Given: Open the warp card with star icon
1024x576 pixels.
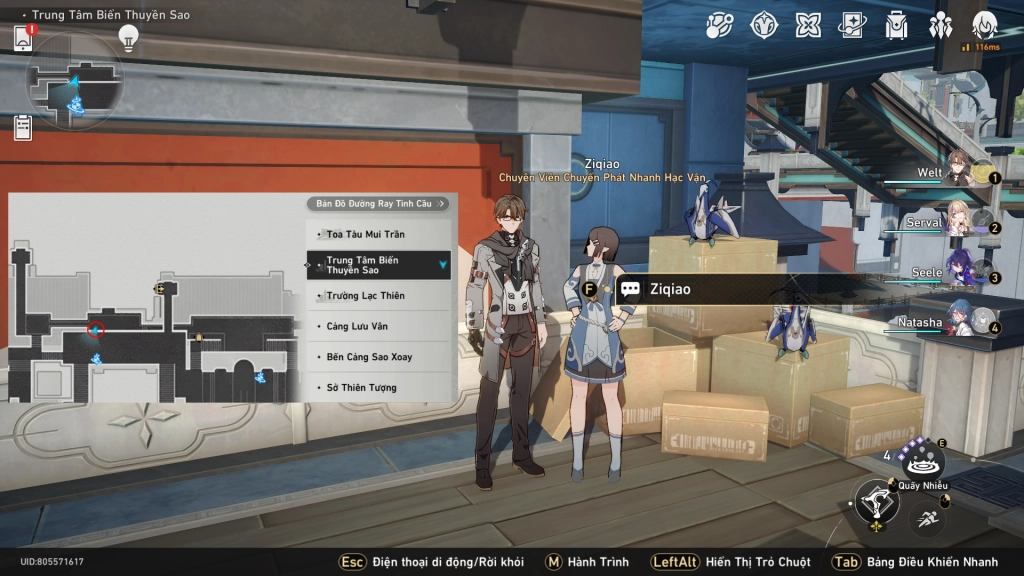Looking at the screenshot, I should tap(852, 25).
